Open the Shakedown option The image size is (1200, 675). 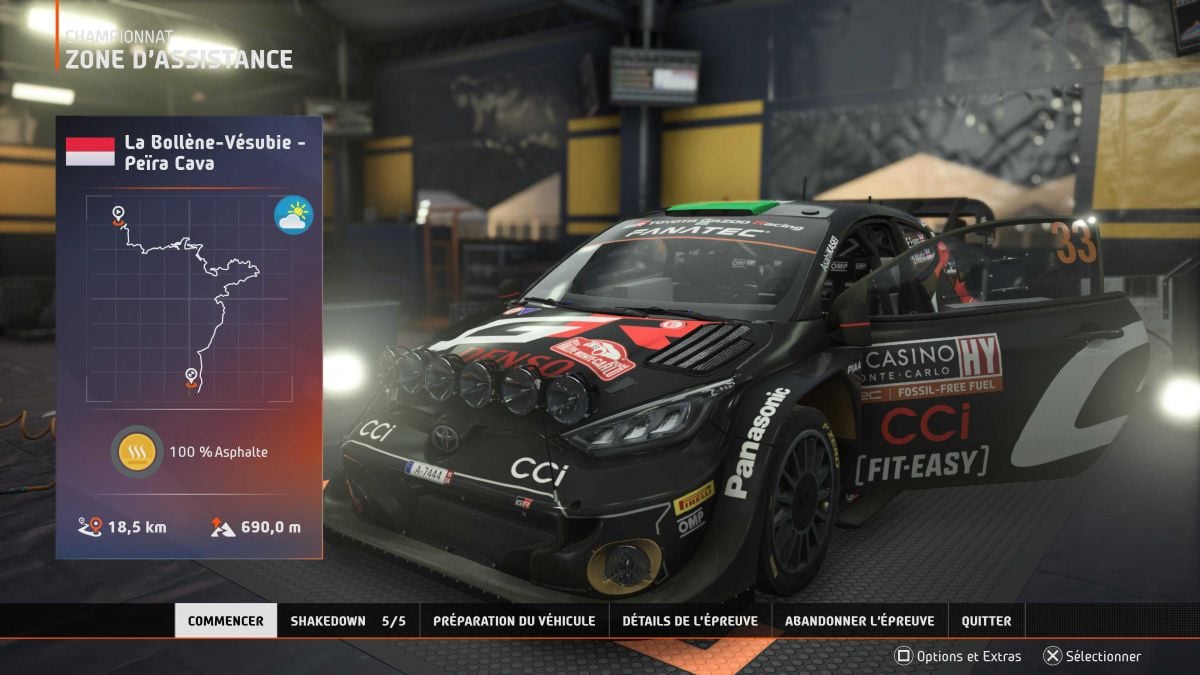tap(347, 621)
